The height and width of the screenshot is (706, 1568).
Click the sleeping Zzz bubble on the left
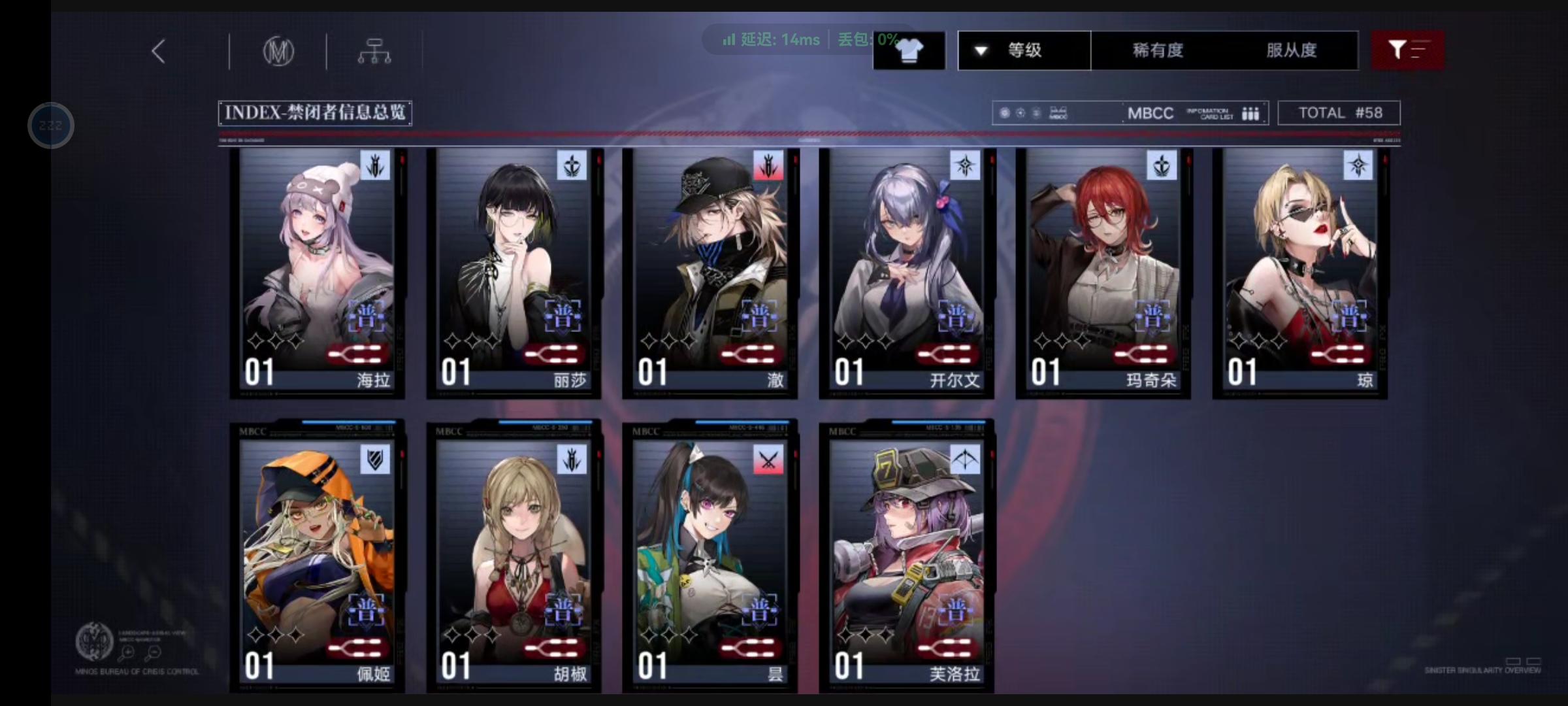coord(50,125)
